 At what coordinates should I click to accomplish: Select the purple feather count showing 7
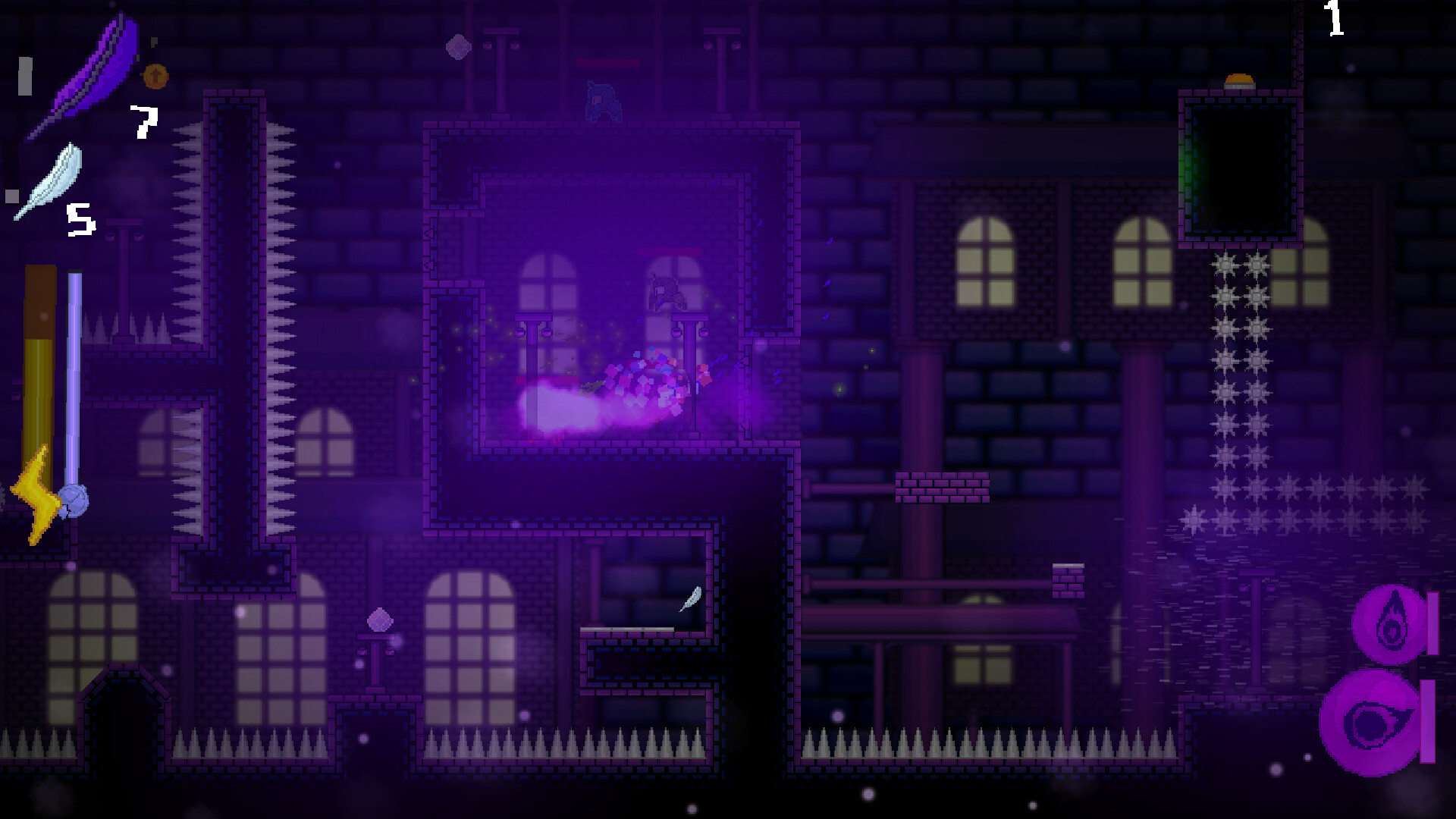click(146, 121)
